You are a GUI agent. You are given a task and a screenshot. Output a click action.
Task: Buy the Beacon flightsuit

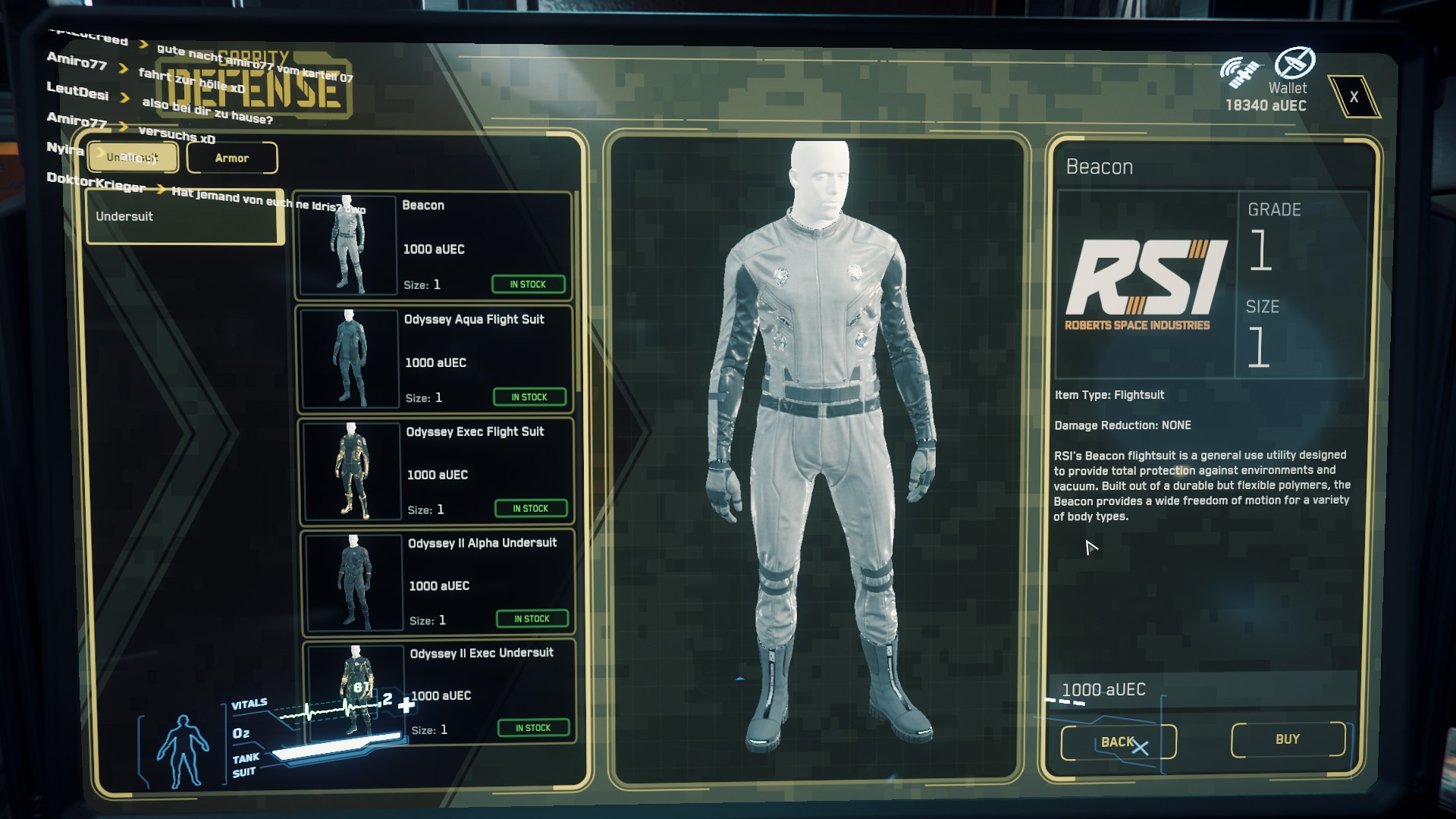coord(1288,739)
